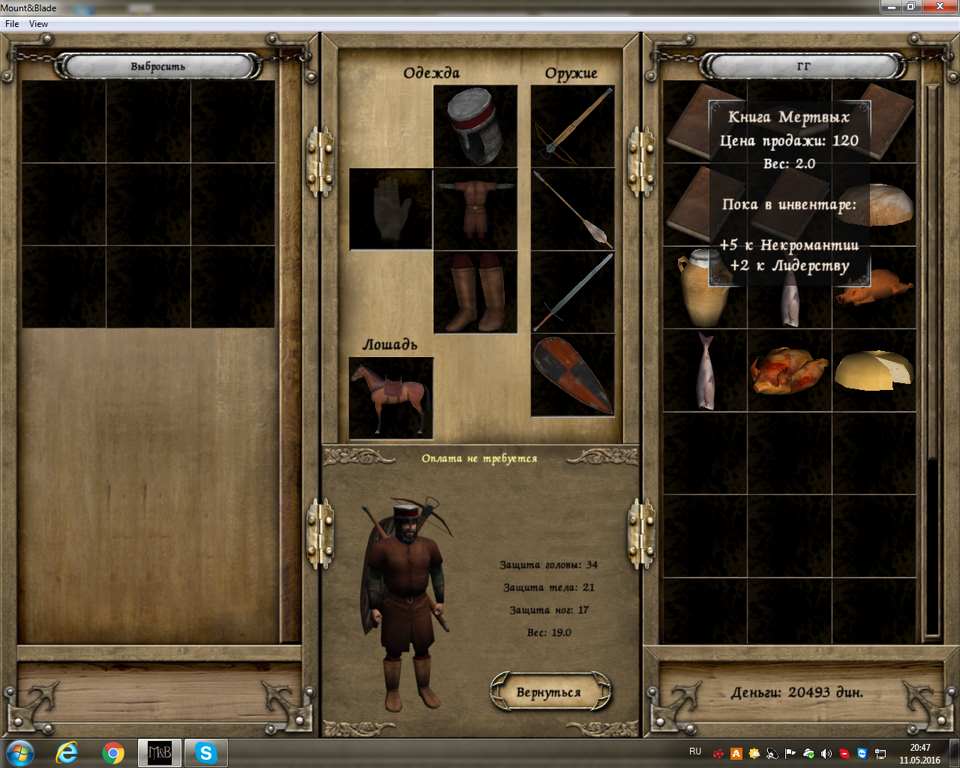
Task: Open Skype from the taskbar
Action: click(x=206, y=752)
